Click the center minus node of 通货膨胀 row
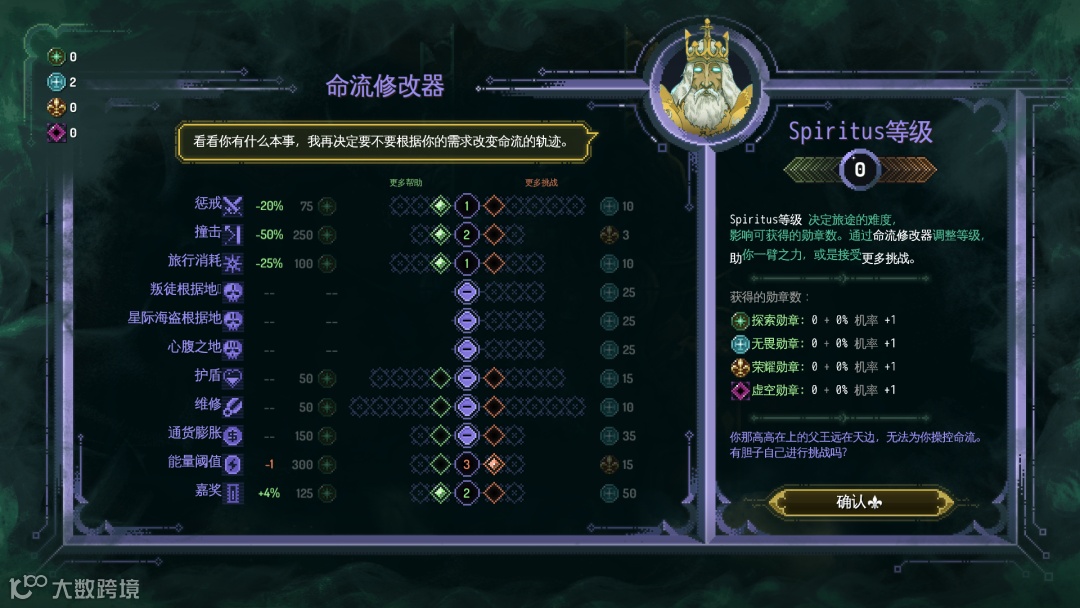Screen dimensions: 1080x608 pyautogui.click(x=467, y=436)
